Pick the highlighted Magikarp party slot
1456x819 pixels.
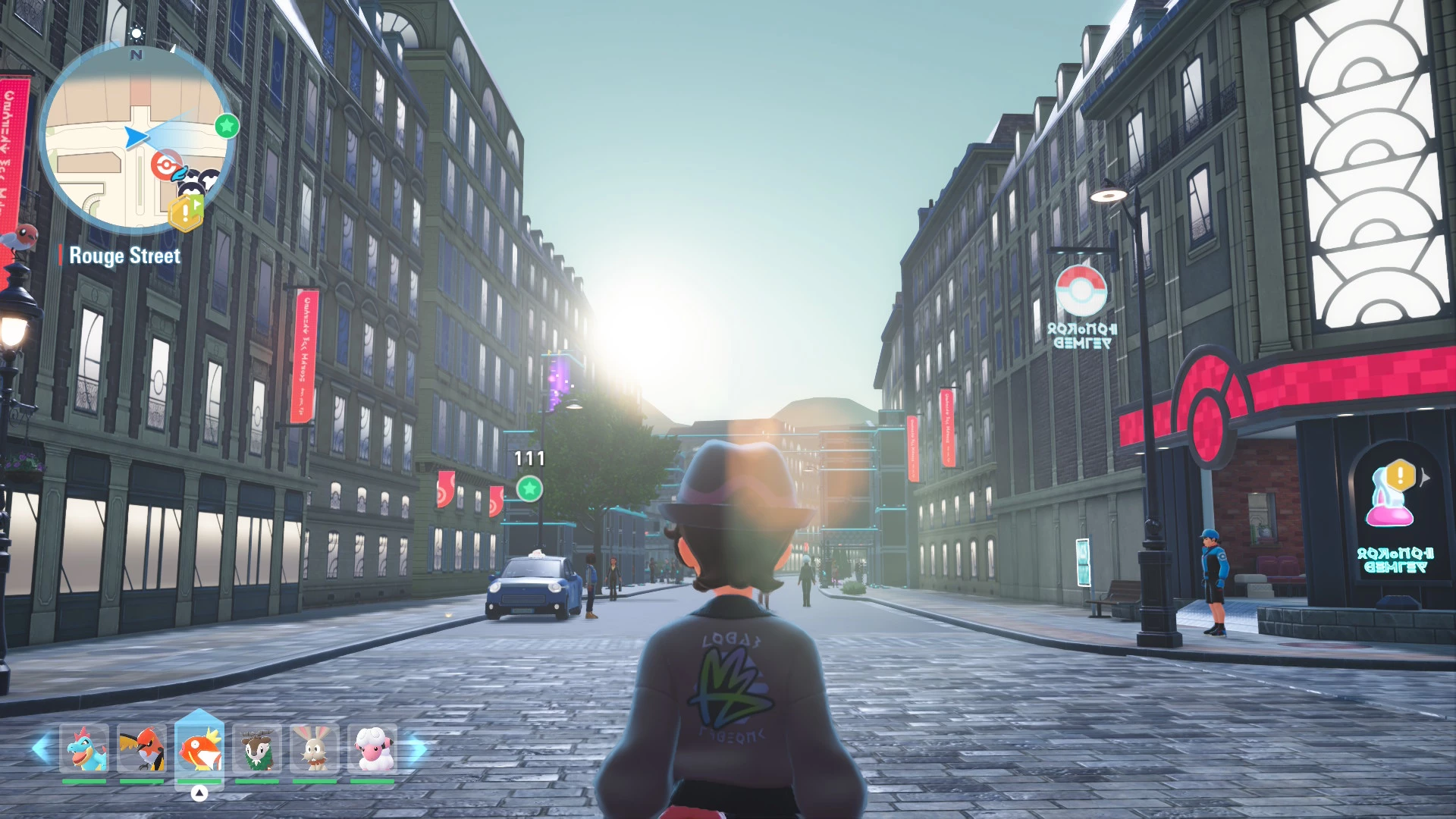[x=199, y=748]
